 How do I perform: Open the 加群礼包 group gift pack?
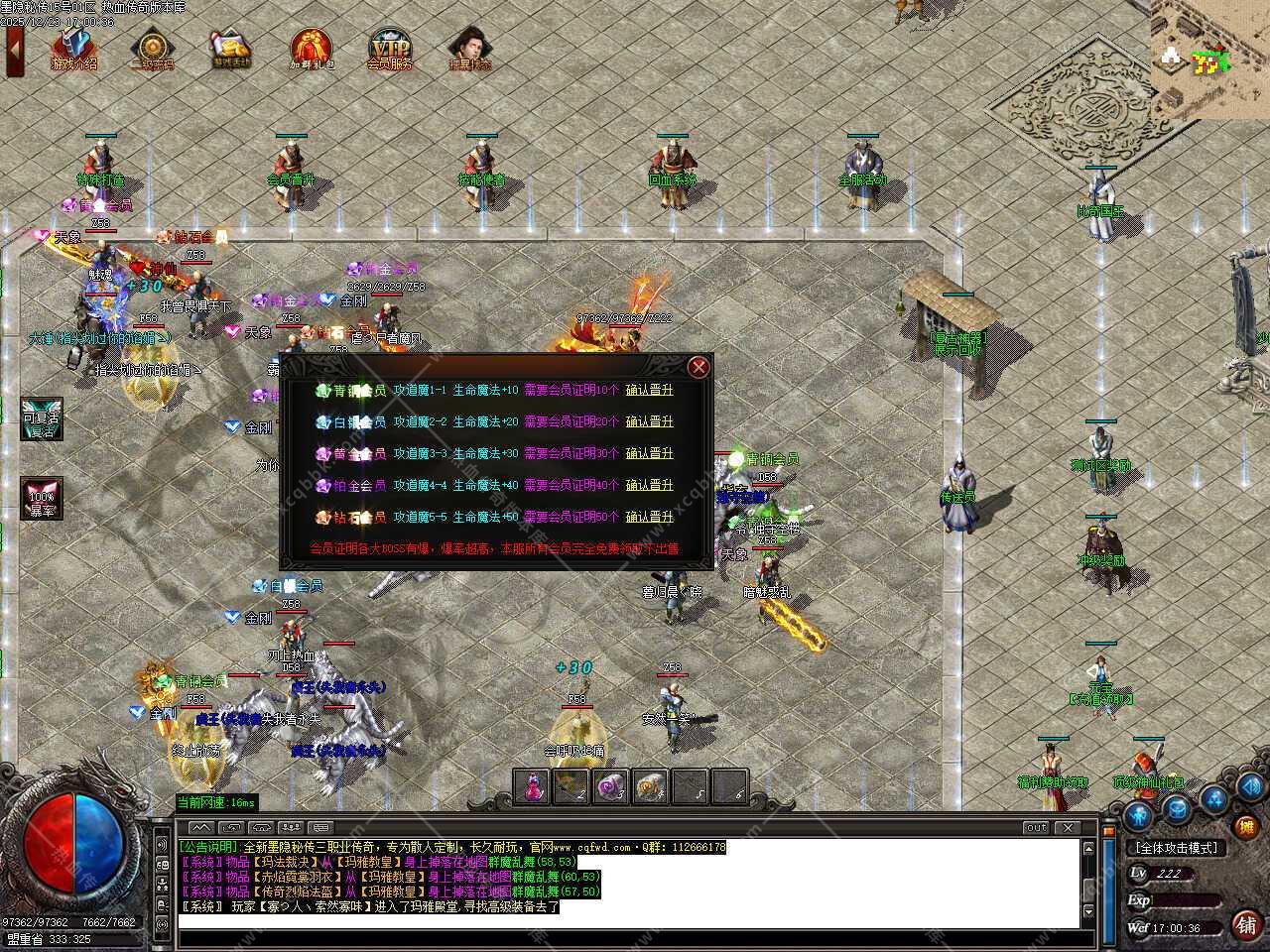(x=311, y=50)
